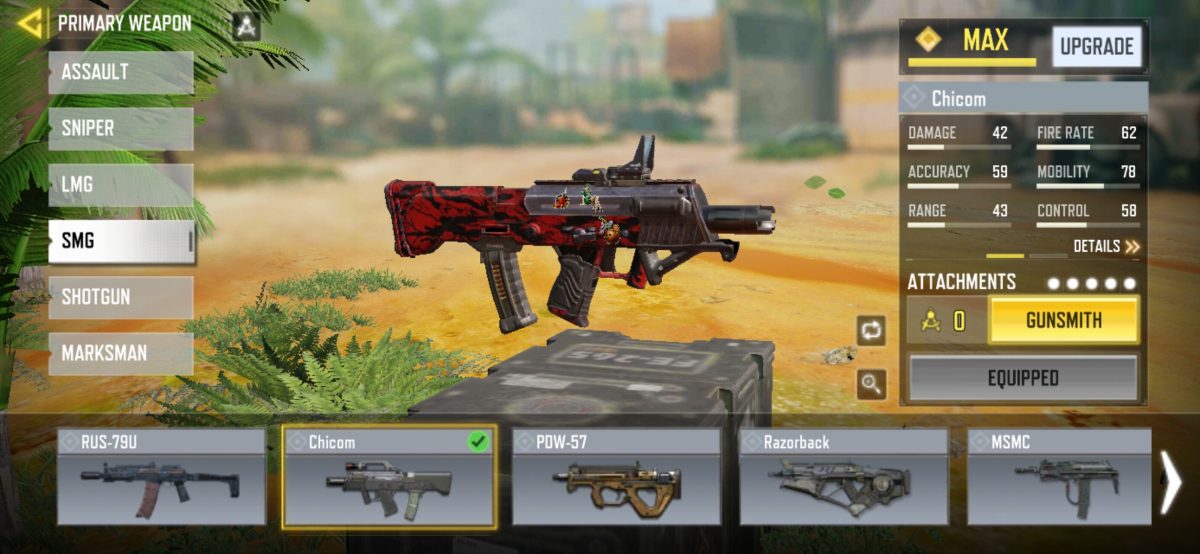Open the LMG weapon category
The width and height of the screenshot is (1200, 554).
[120, 185]
